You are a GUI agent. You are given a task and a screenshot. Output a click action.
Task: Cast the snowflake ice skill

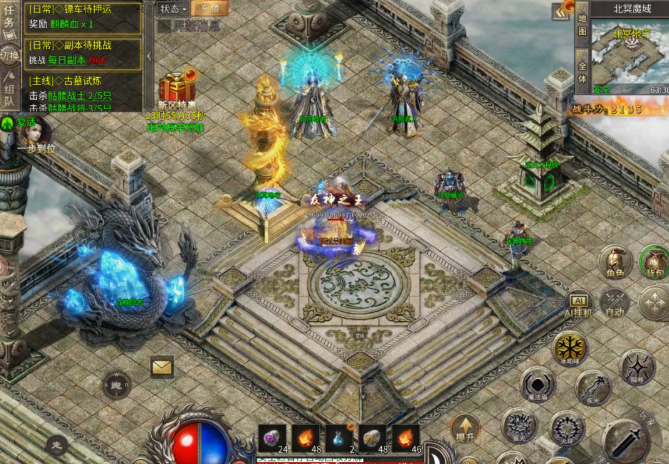[571, 348]
